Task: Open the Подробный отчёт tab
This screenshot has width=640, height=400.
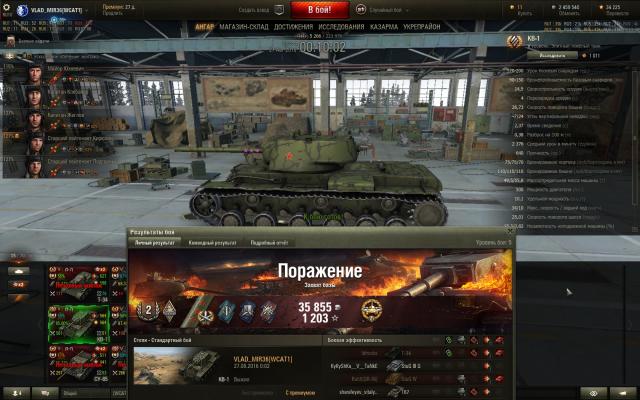Action: click(x=269, y=242)
